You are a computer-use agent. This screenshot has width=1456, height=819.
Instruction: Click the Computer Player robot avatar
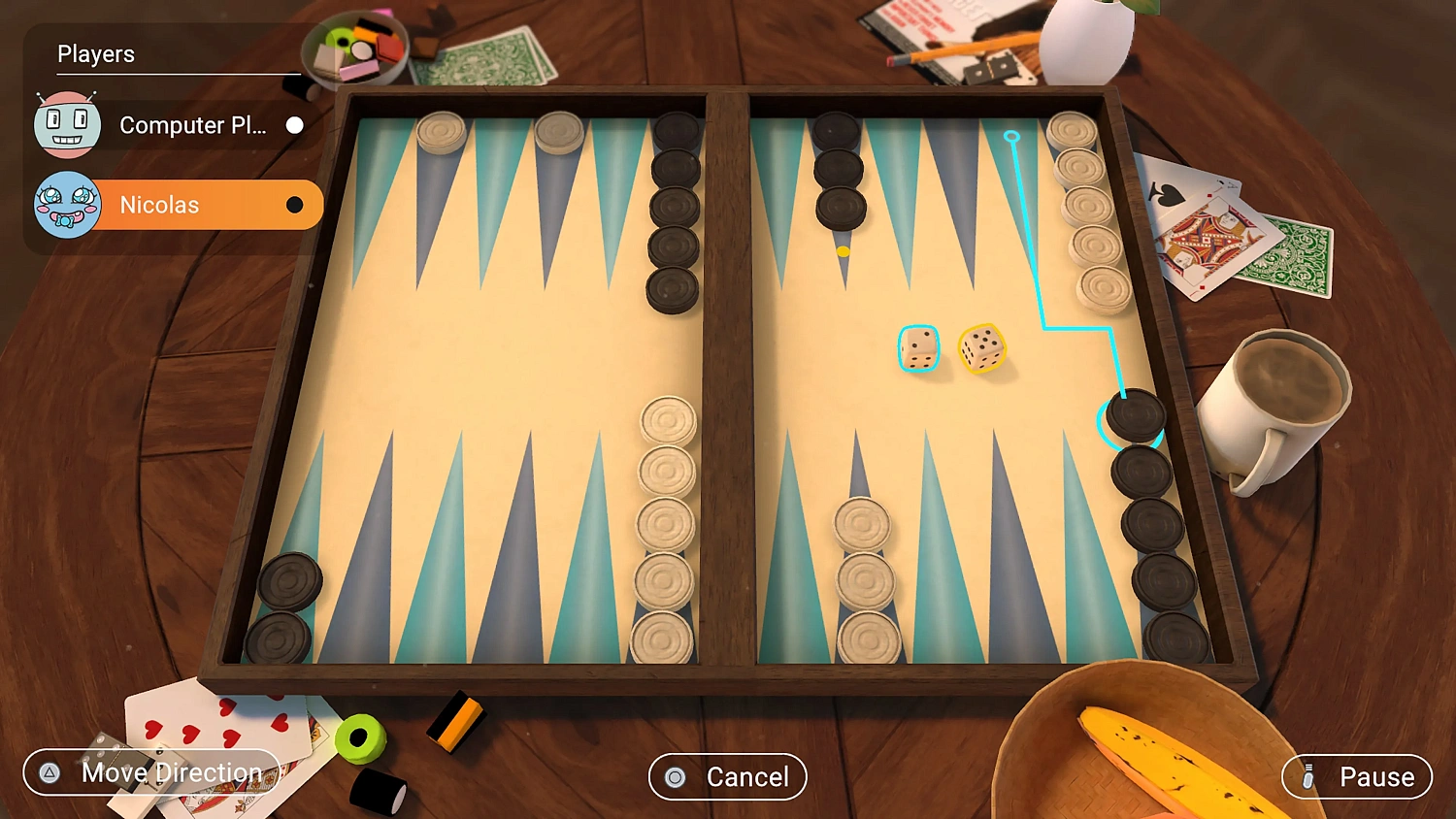click(x=66, y=124)
